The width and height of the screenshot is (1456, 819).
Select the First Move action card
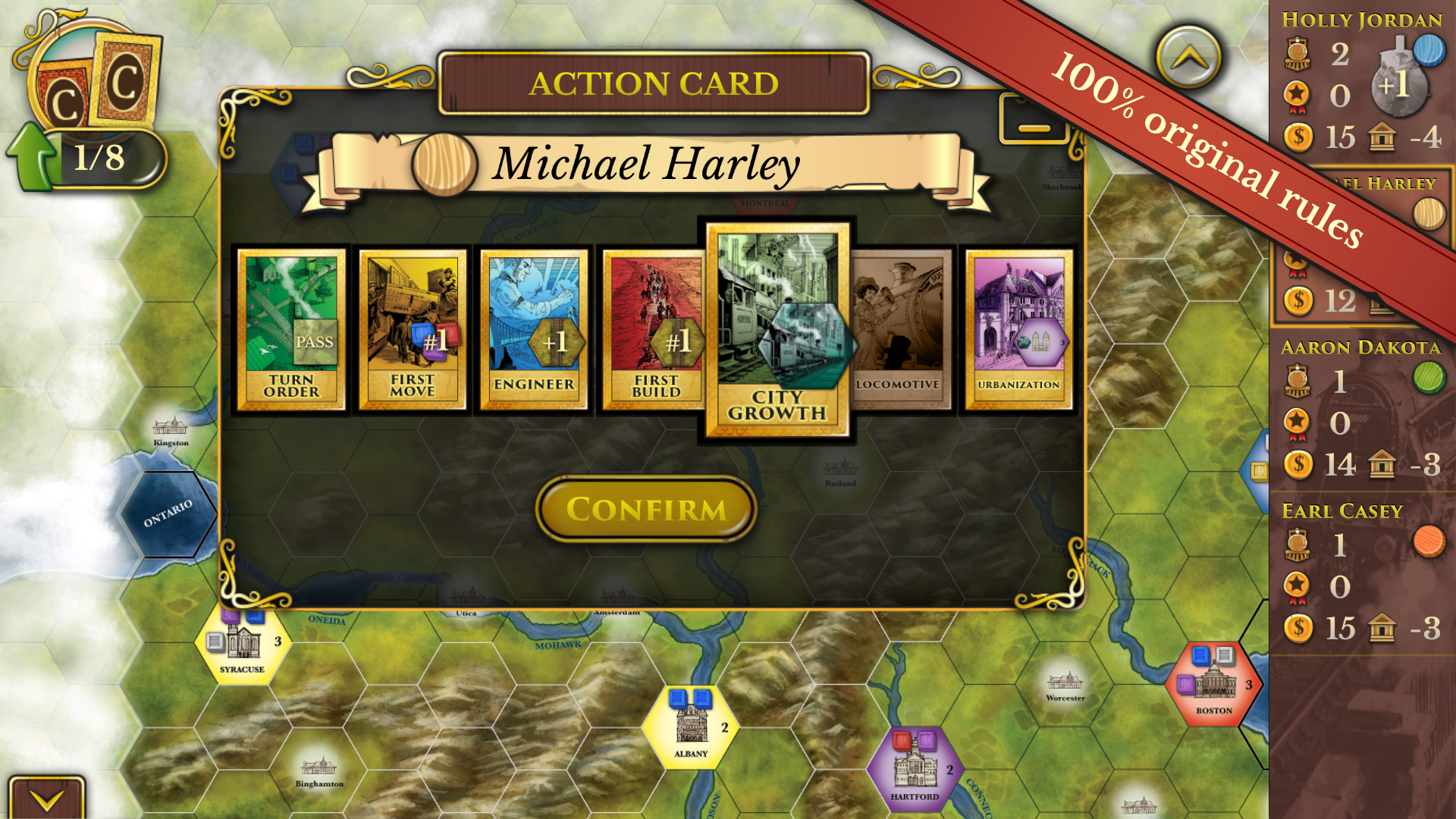[x=413, y=328]
